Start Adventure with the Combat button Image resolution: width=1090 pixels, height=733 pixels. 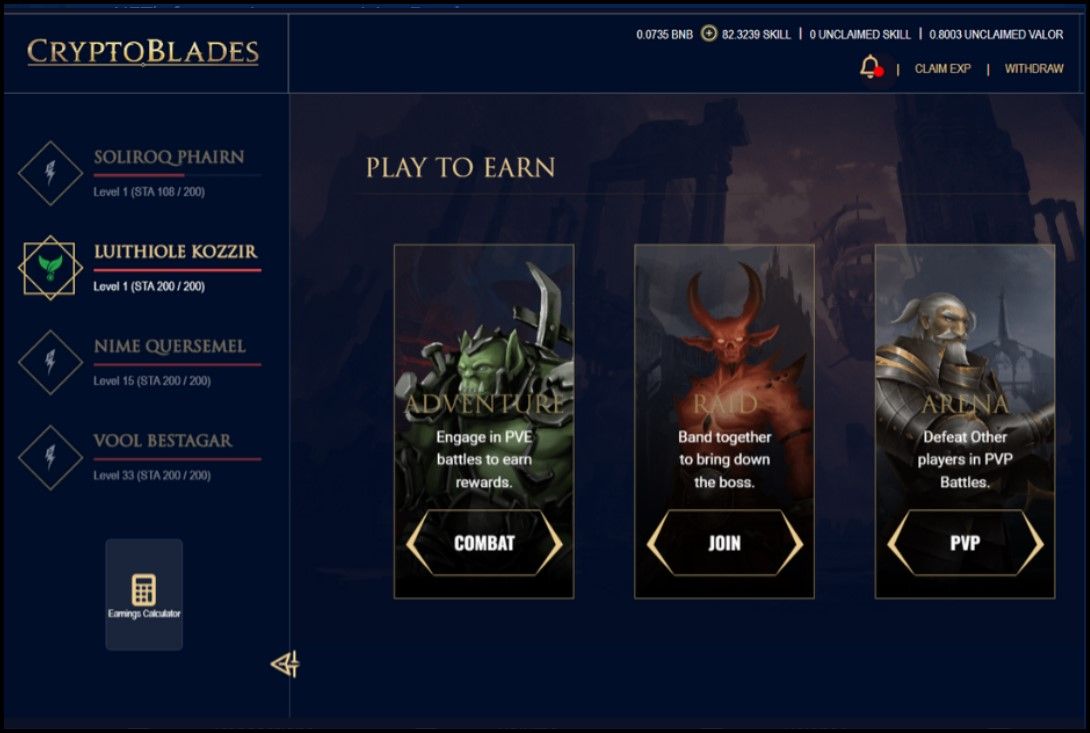pyautogui.click(x=484, y=543)
